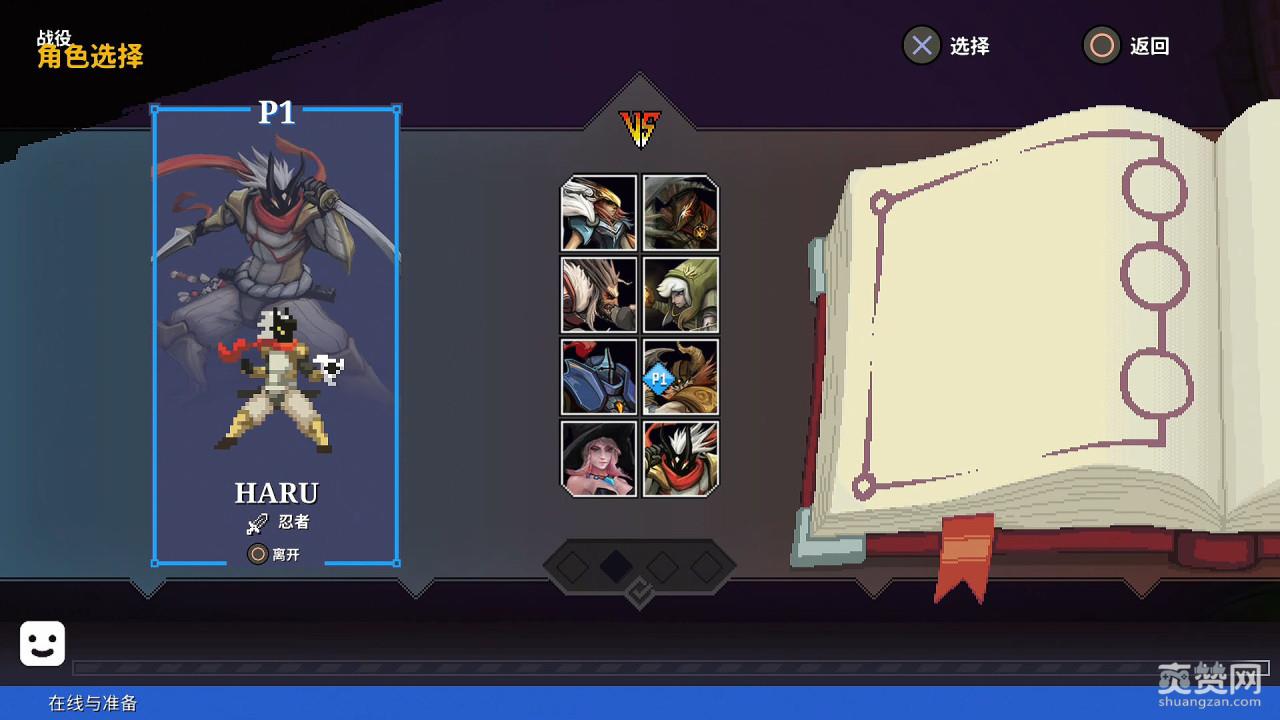This screenshot has width=1280, height=720.
Task: Select the werewolf character portrait
Action: pos(598,294)
